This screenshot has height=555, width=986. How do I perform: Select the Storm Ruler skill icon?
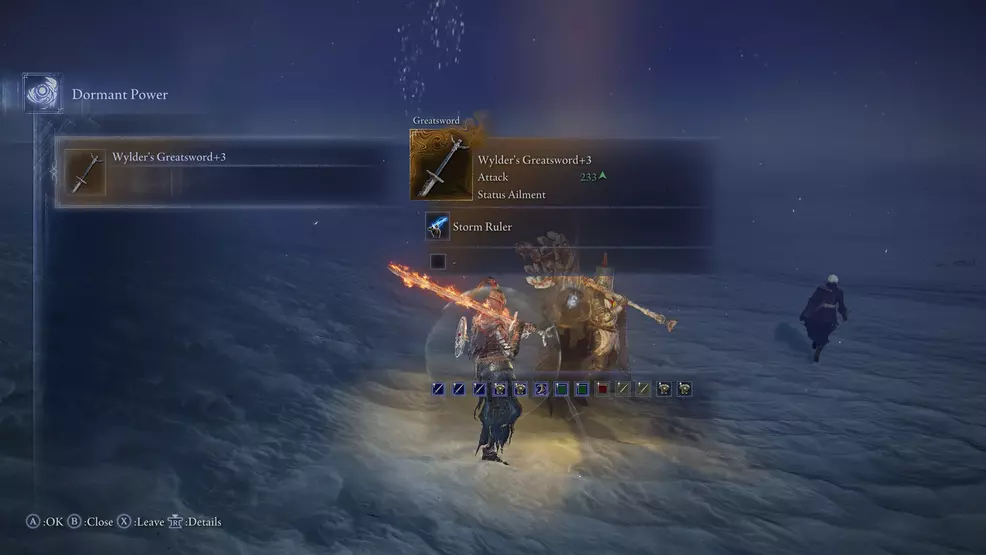pos(437,227)
